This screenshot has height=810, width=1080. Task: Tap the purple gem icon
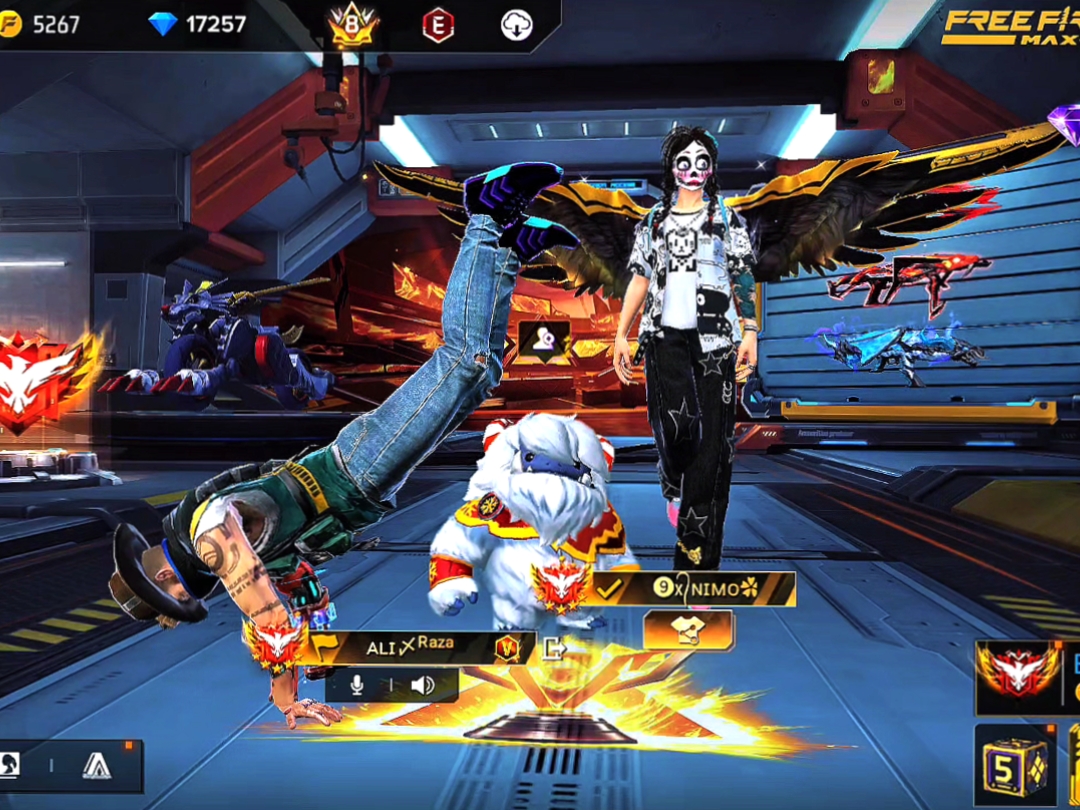tap(1064, 122)
